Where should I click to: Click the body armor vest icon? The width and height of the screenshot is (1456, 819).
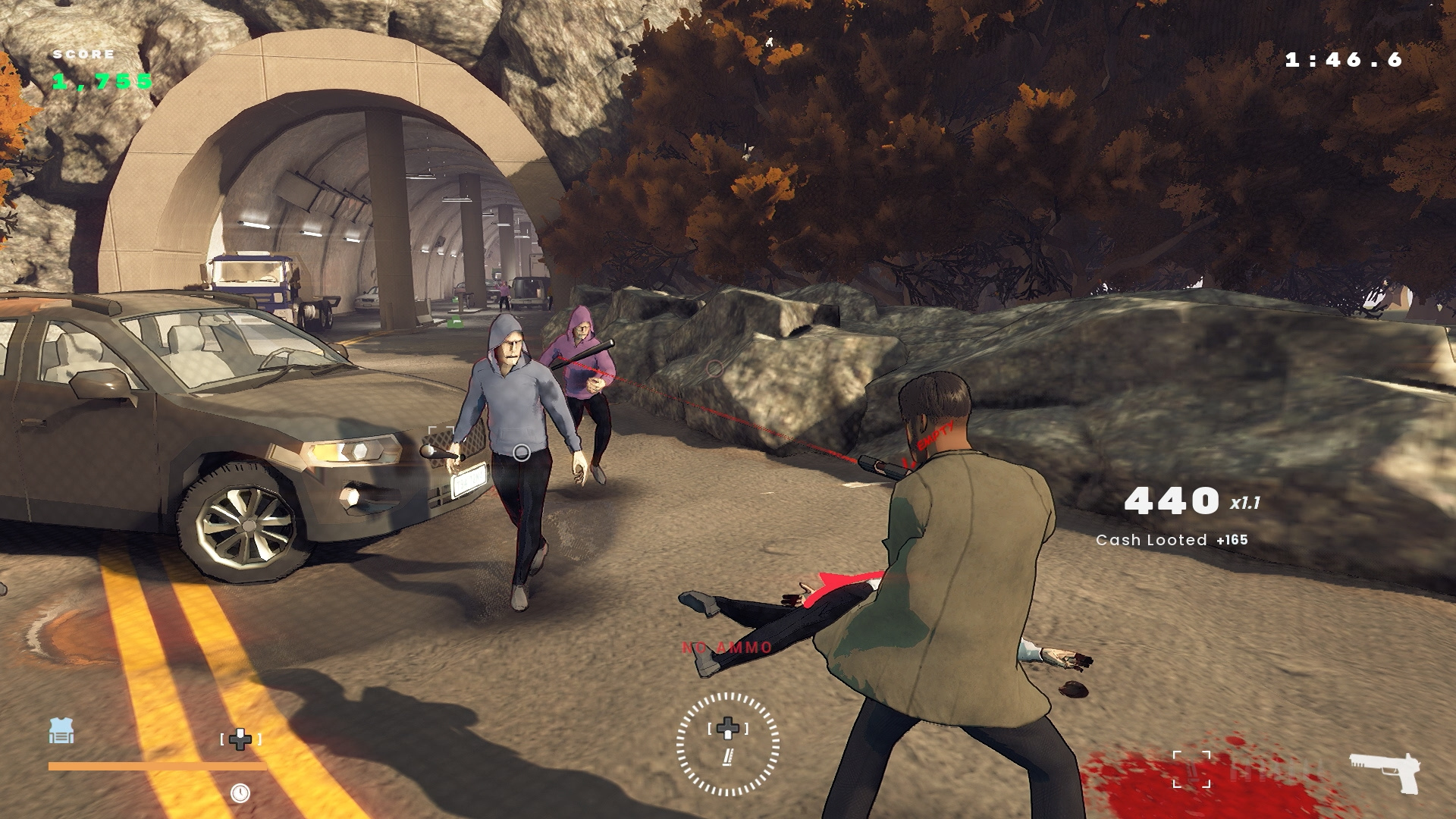pos(61,731)
